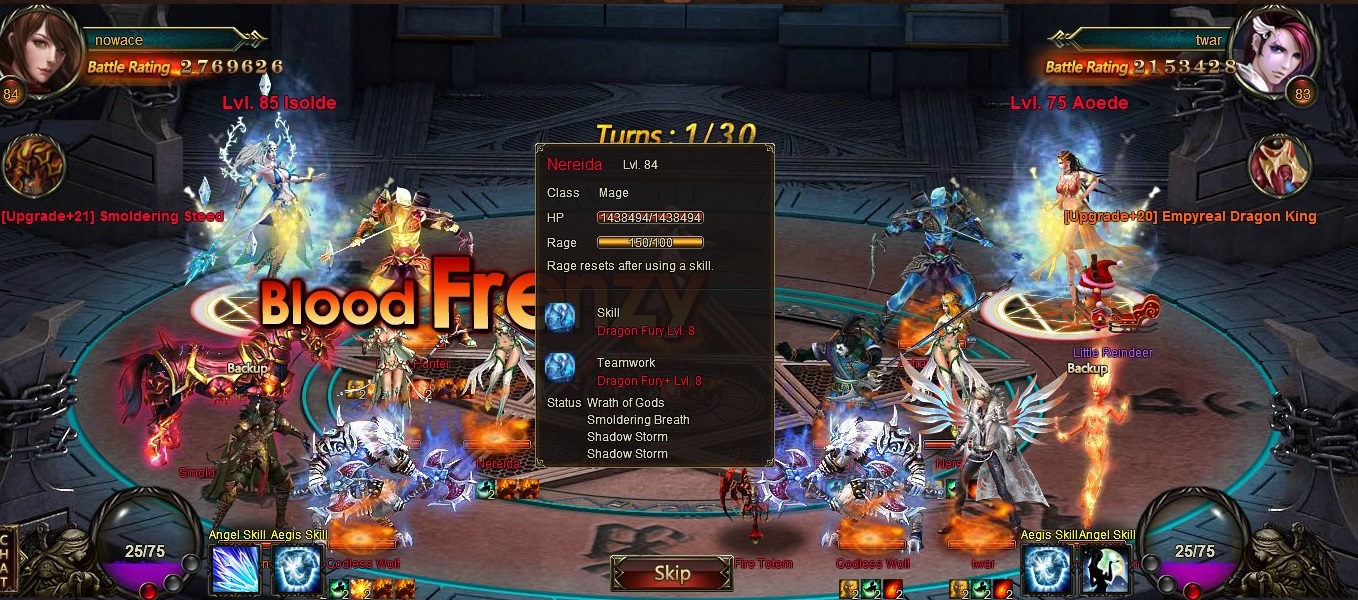Screen dimensions: 1358x600
Task: Click the Dragon Fury Lvl. 8 skill icon
Action: click(x=561, y=319)
